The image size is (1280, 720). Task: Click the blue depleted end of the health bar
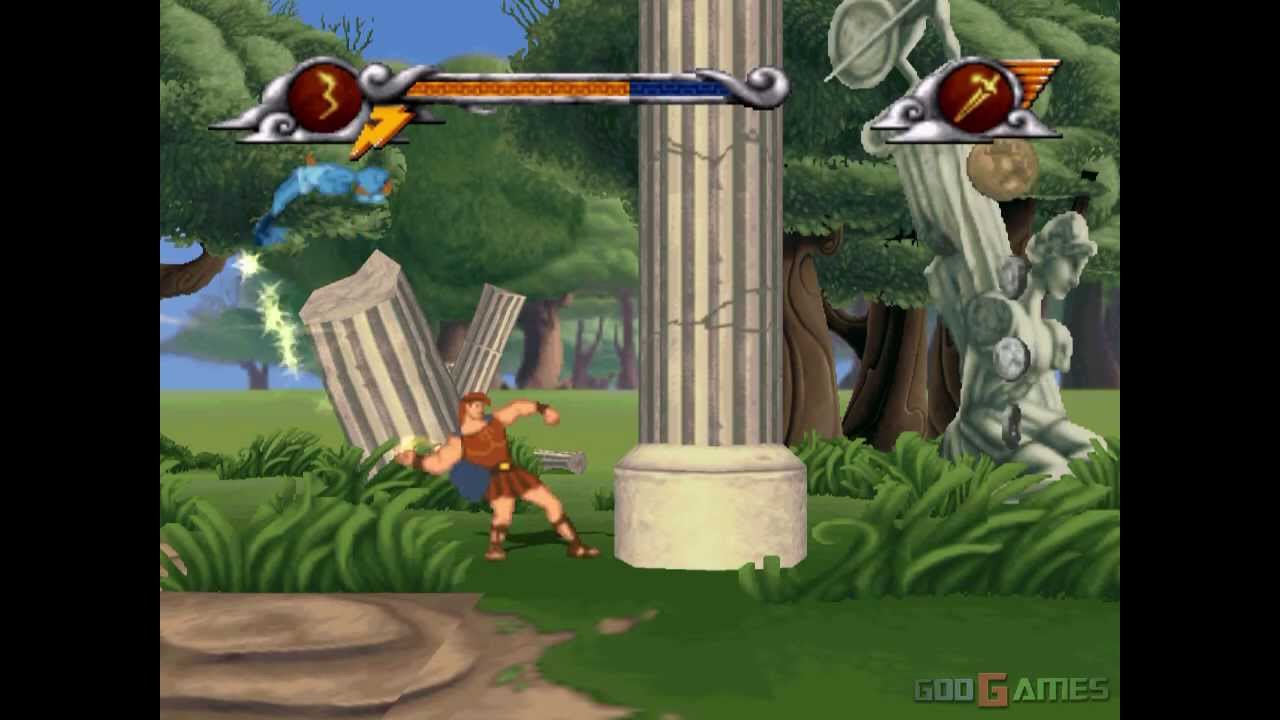click(680, 86)
